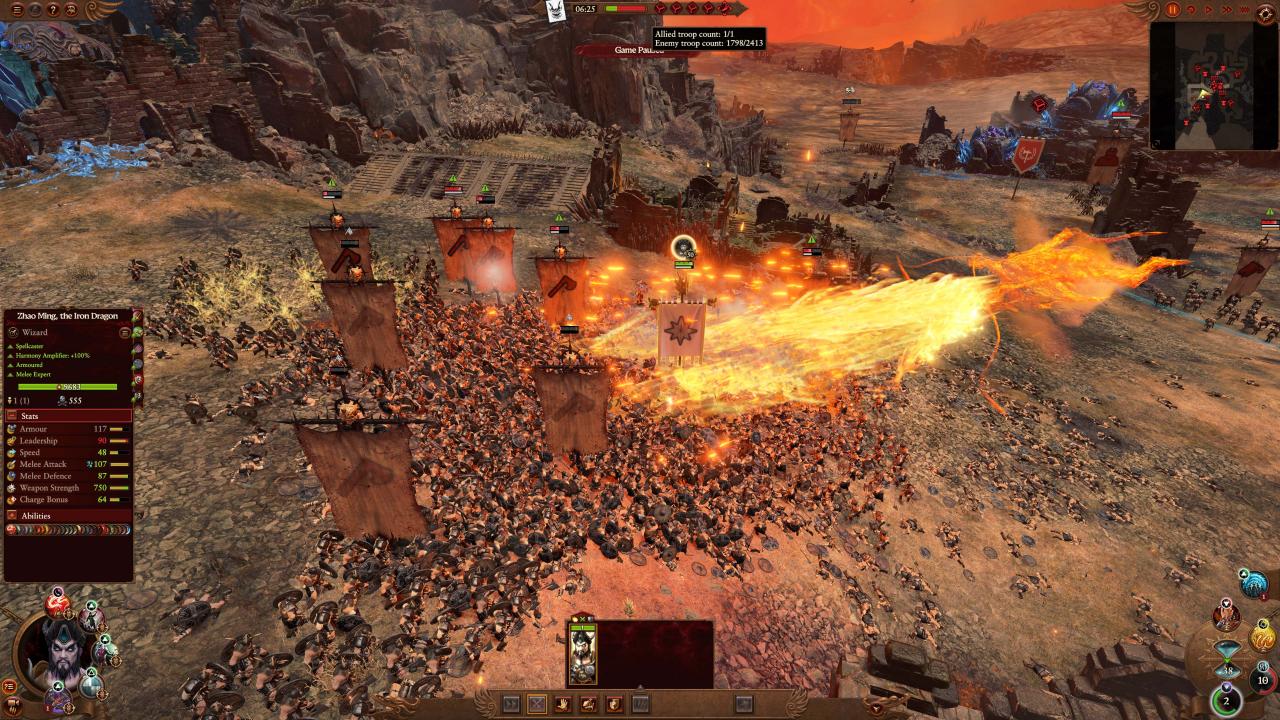
Task: Toggle the run movement button
Action: (511, 704)
